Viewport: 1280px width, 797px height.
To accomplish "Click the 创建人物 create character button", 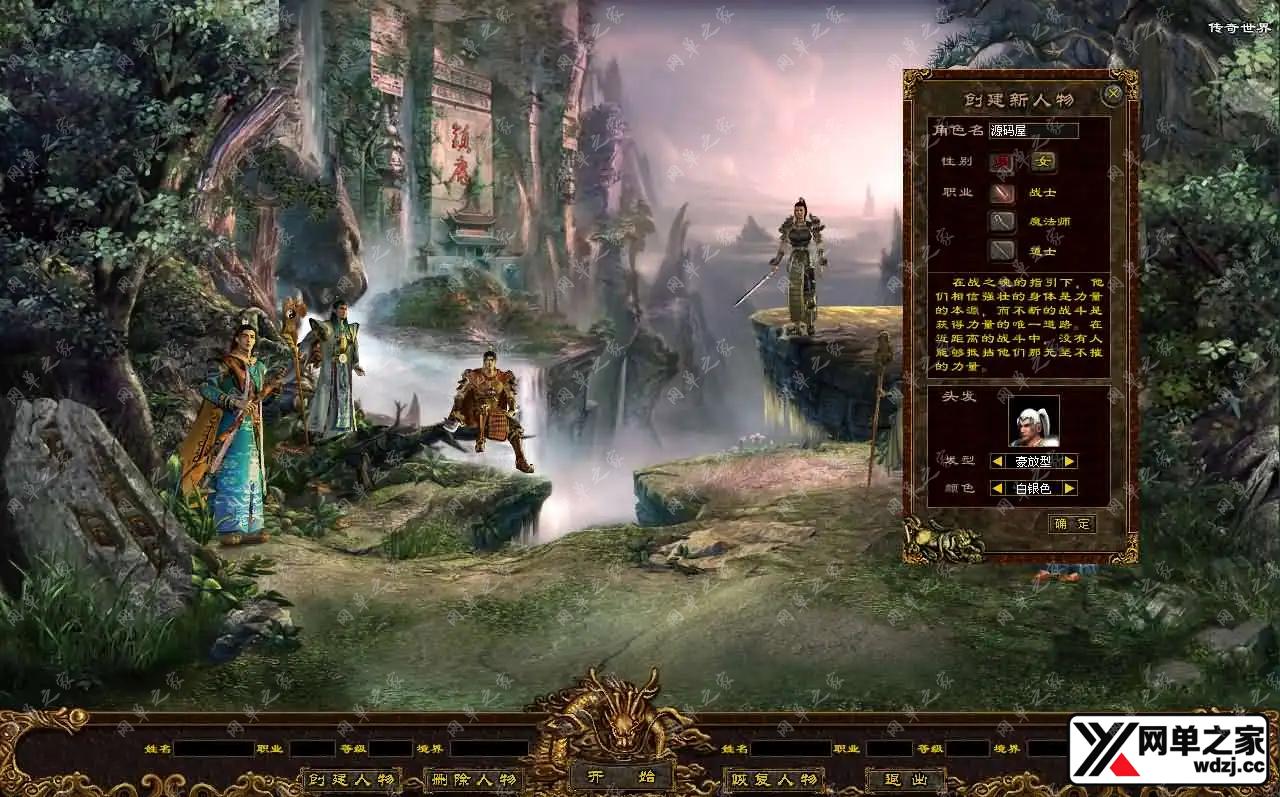I will click(350, 779).
